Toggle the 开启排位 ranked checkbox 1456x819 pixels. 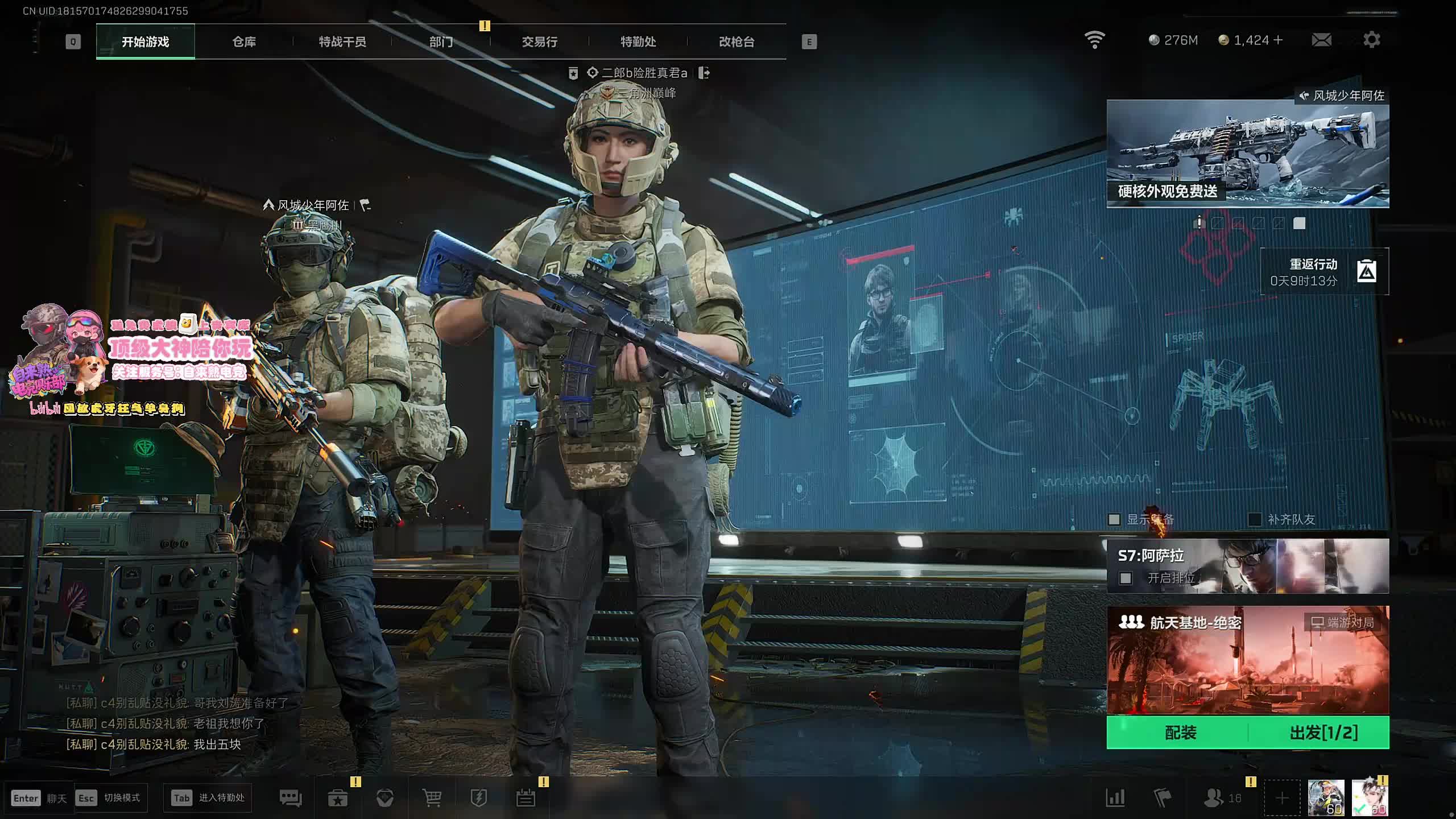point(1126,578)
